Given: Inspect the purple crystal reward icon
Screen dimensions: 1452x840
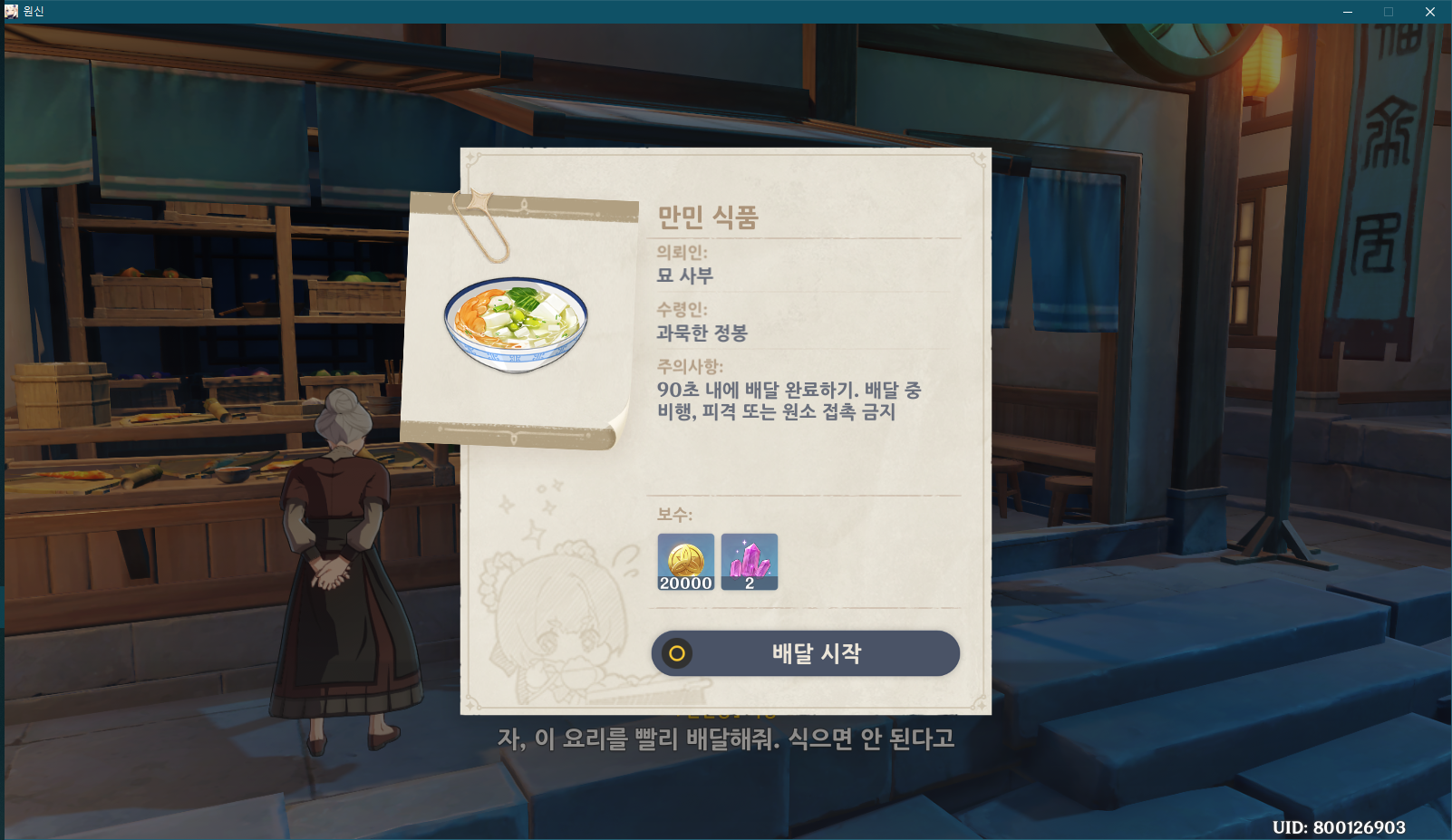Looking at the screenshot, I should 750,562.
